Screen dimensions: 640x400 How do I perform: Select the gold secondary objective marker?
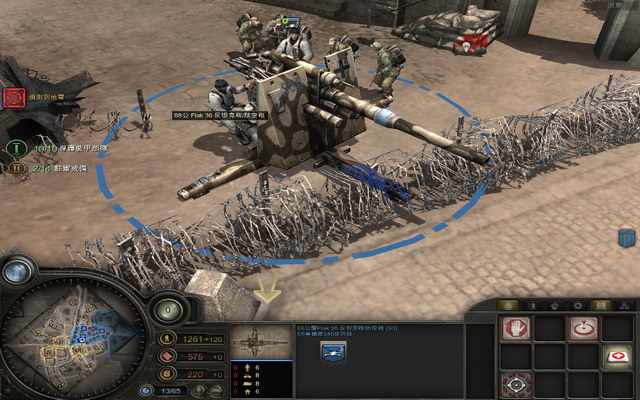point(17,168)
